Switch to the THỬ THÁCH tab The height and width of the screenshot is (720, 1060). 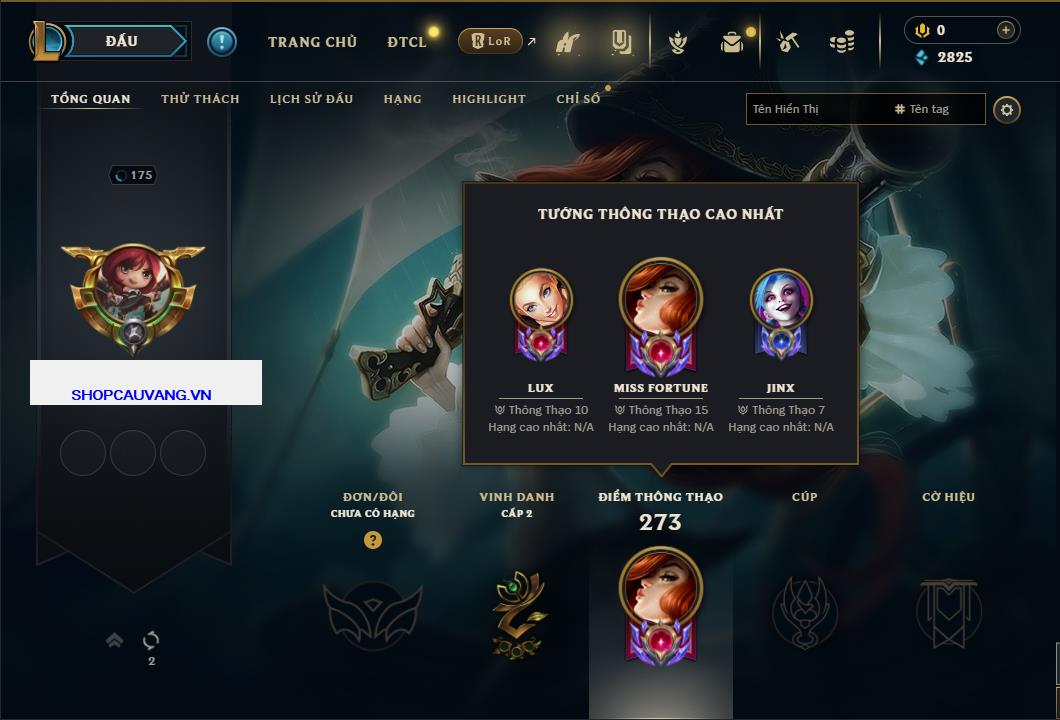click(200, 99)
